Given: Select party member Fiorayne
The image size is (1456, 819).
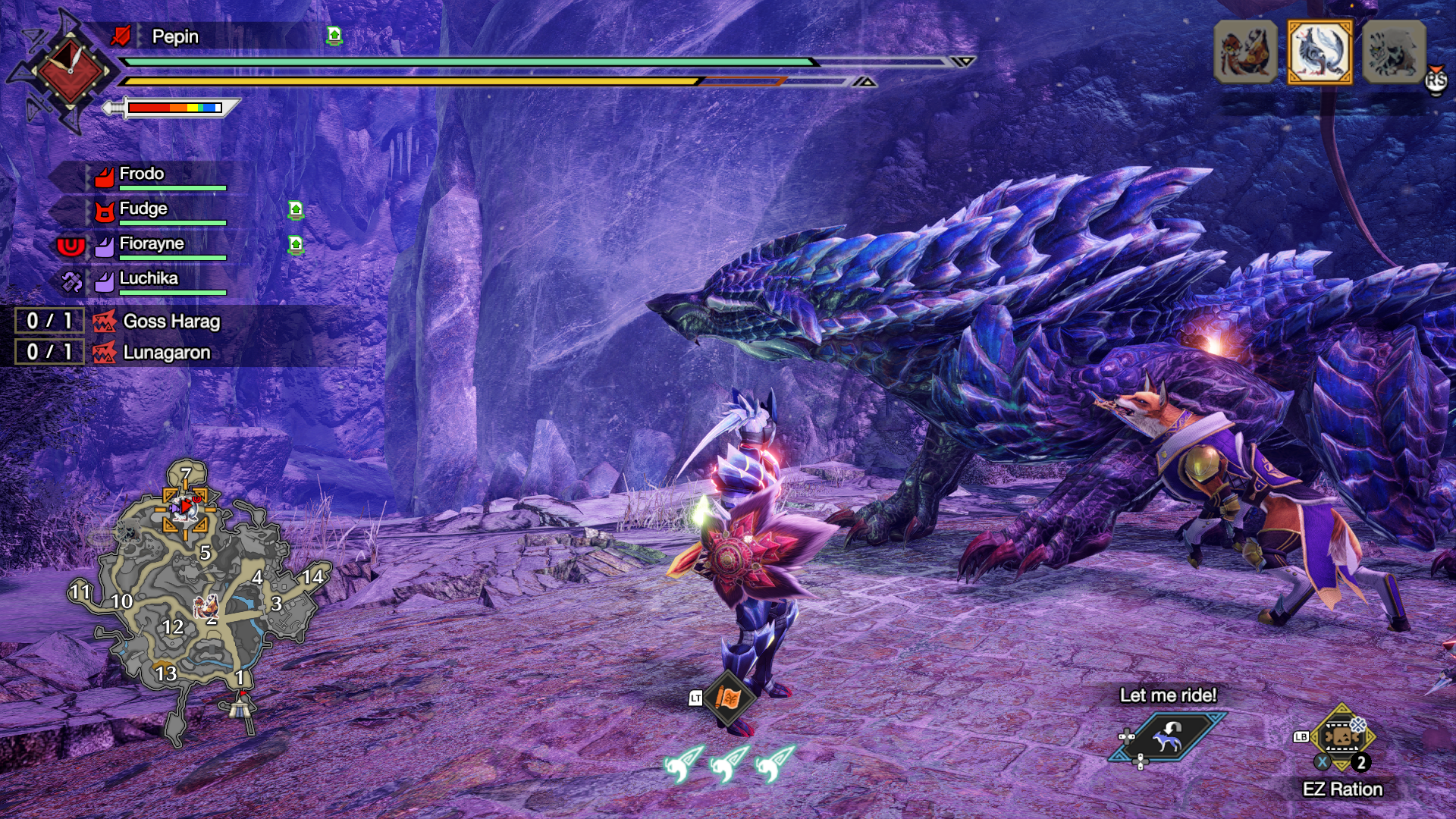Looking at the screenshot, I should pos(152,243).
